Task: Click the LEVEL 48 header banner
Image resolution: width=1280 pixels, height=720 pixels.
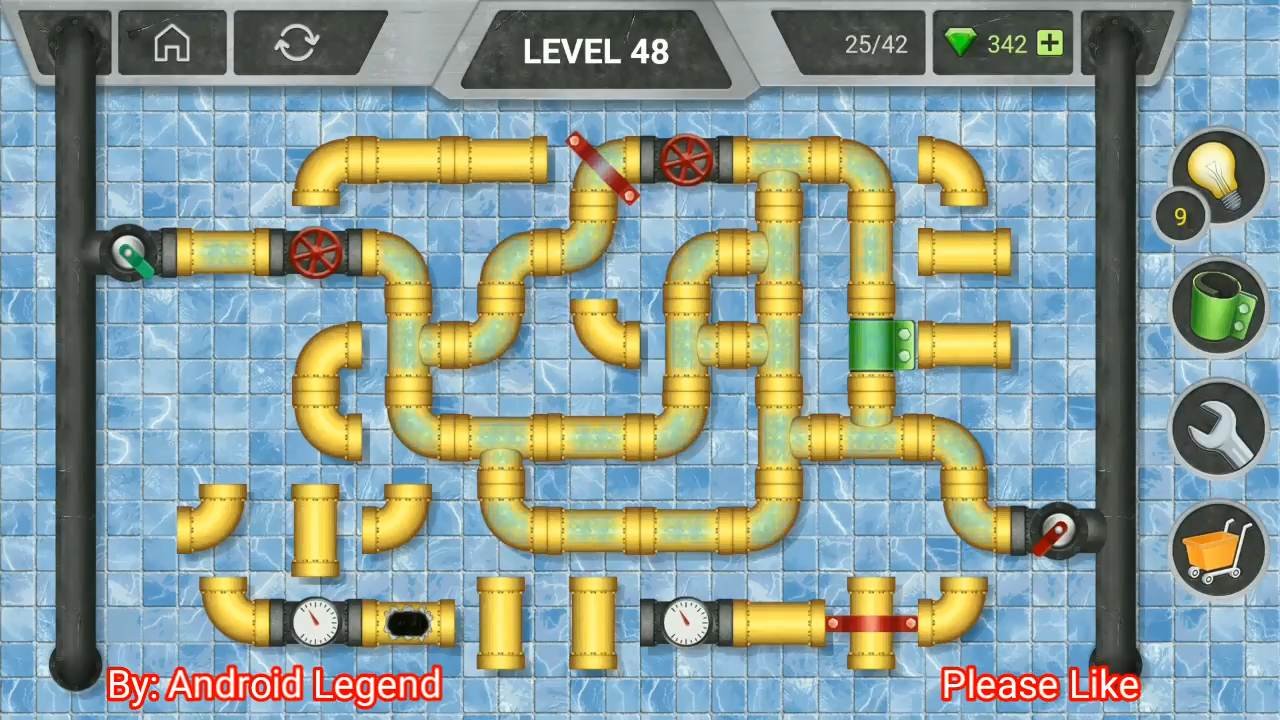Action: click(x=595, y=52)
